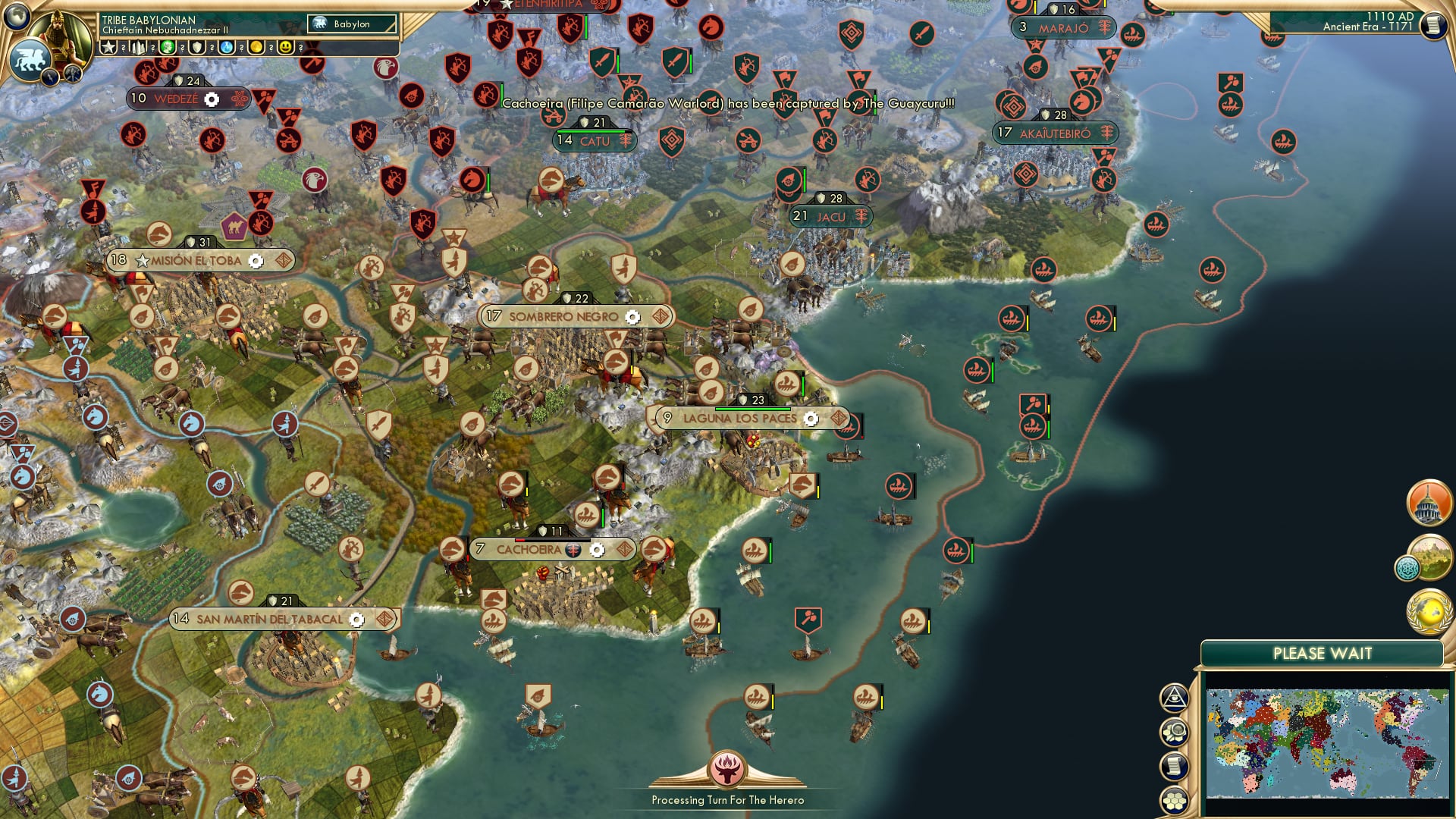Image resolution: width=1456 pixels, height=819 pixels.
Task: Open the Babylon city selector dropdown
Action: click(352, 24)
